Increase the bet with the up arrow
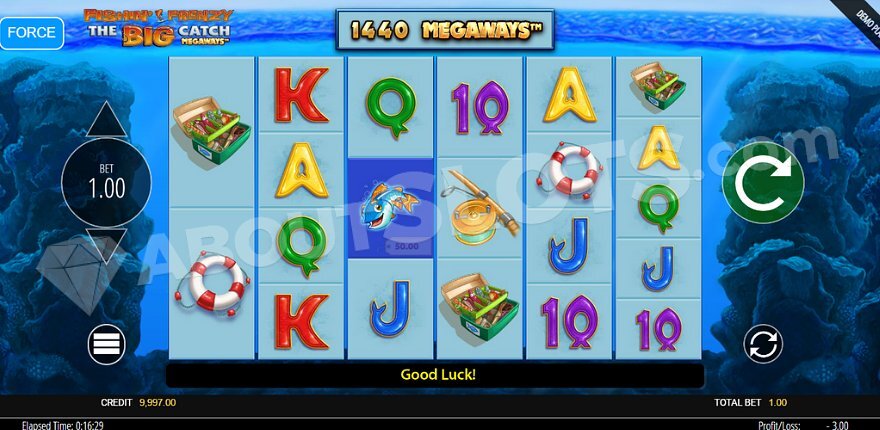Screen dimensions: 880x430 106,121
